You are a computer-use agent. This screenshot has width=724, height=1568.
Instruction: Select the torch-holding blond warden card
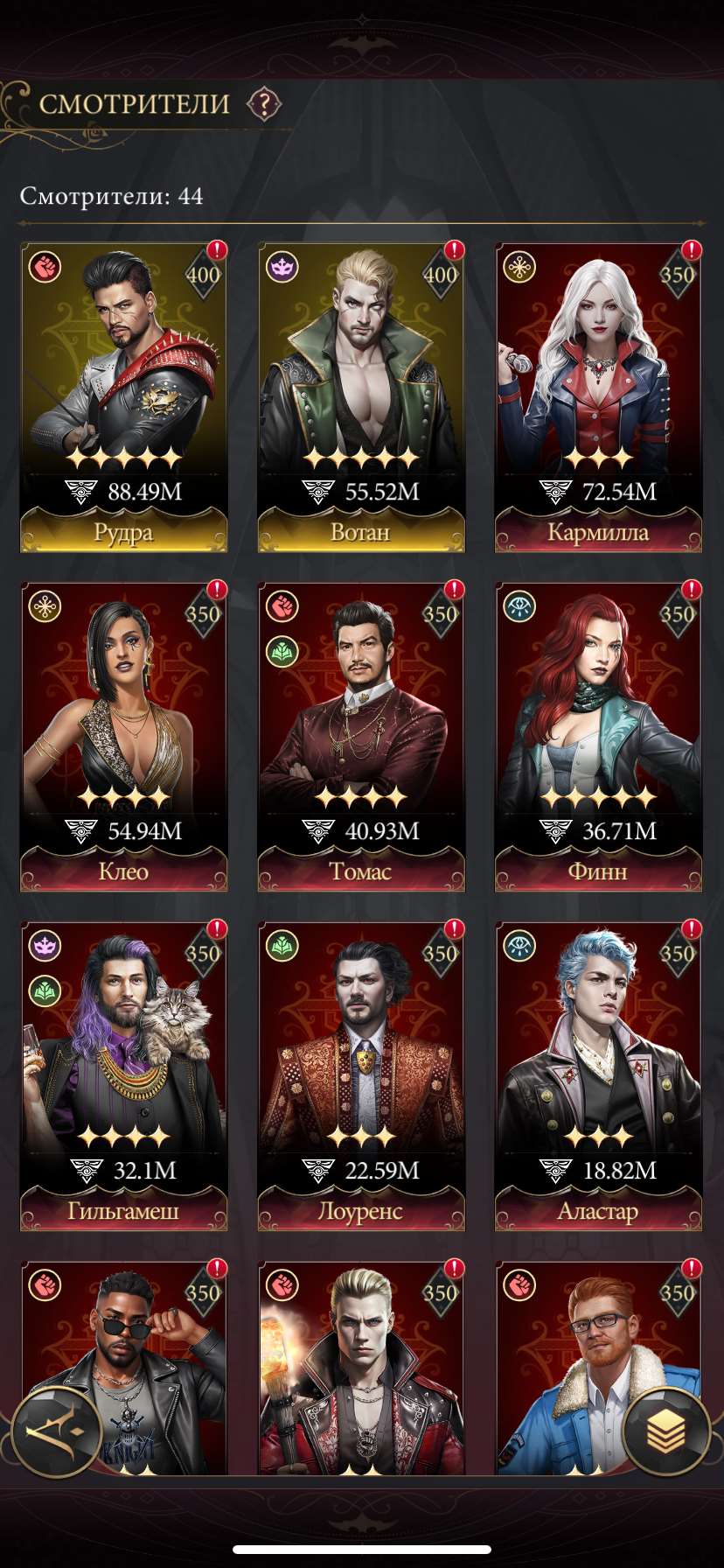361,1374
